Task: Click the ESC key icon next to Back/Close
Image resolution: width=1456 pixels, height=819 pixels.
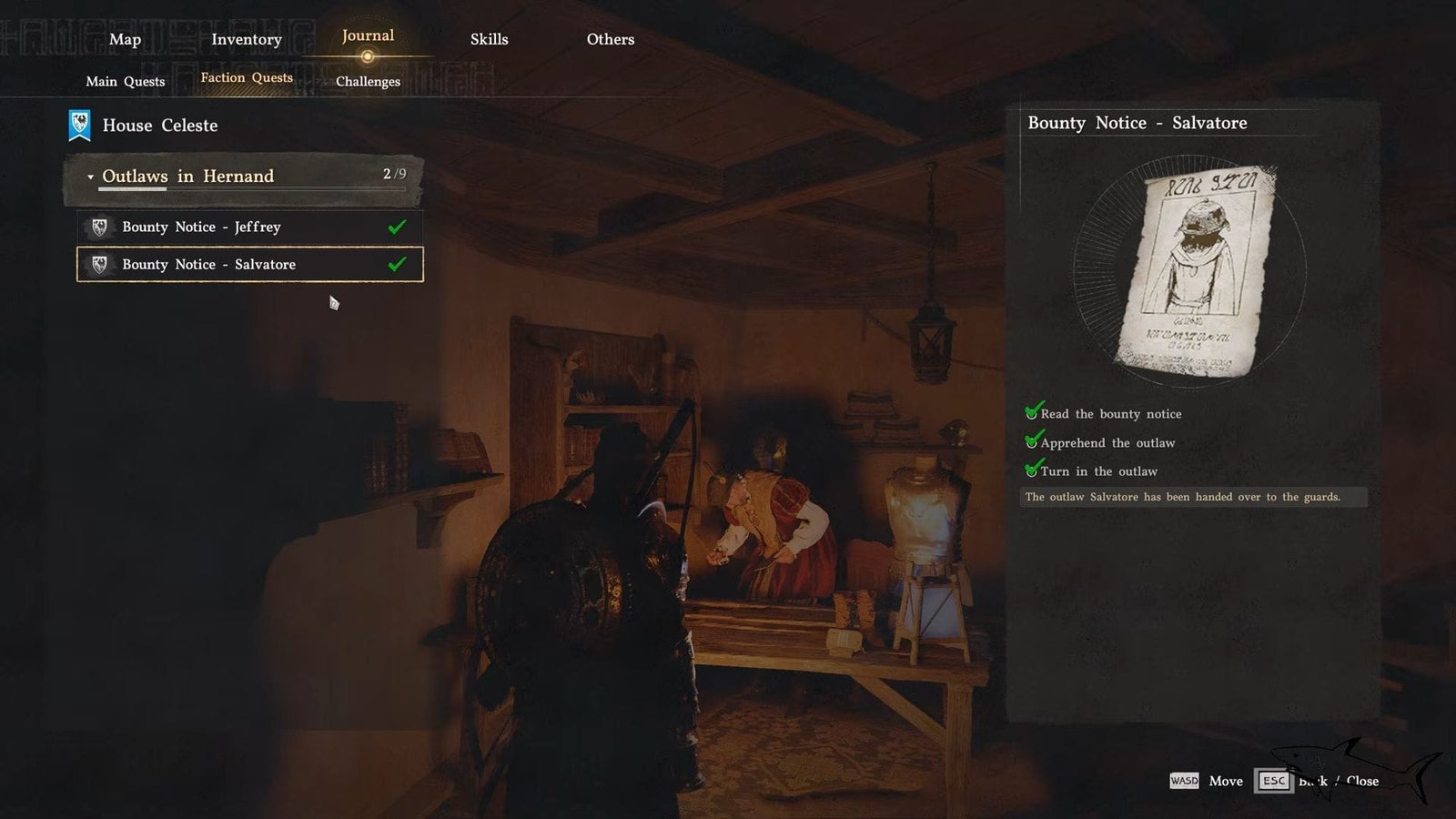Action: pos(1273,781)
